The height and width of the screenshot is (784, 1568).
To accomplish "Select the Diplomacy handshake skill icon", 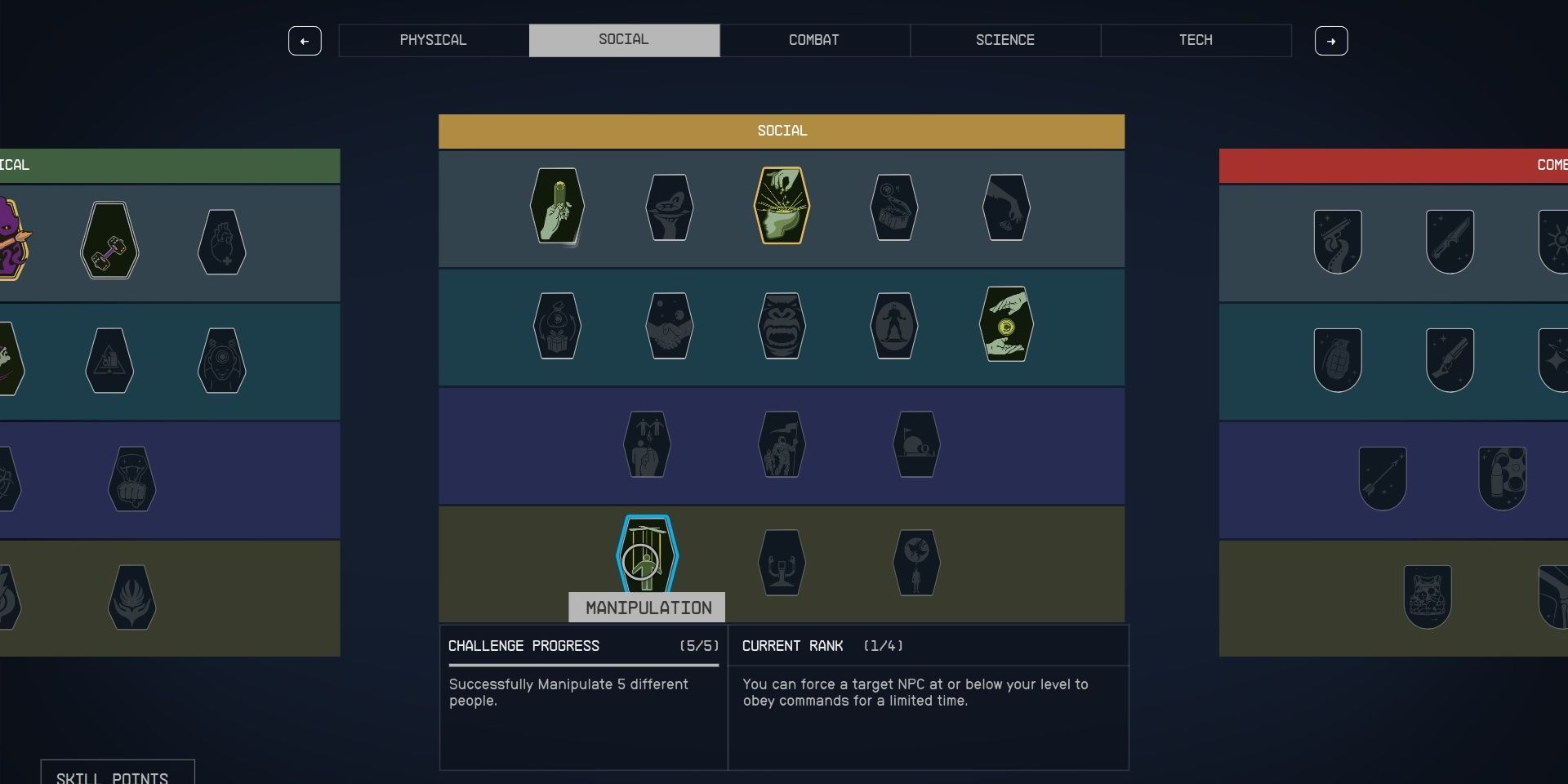I will coord(670,325).
